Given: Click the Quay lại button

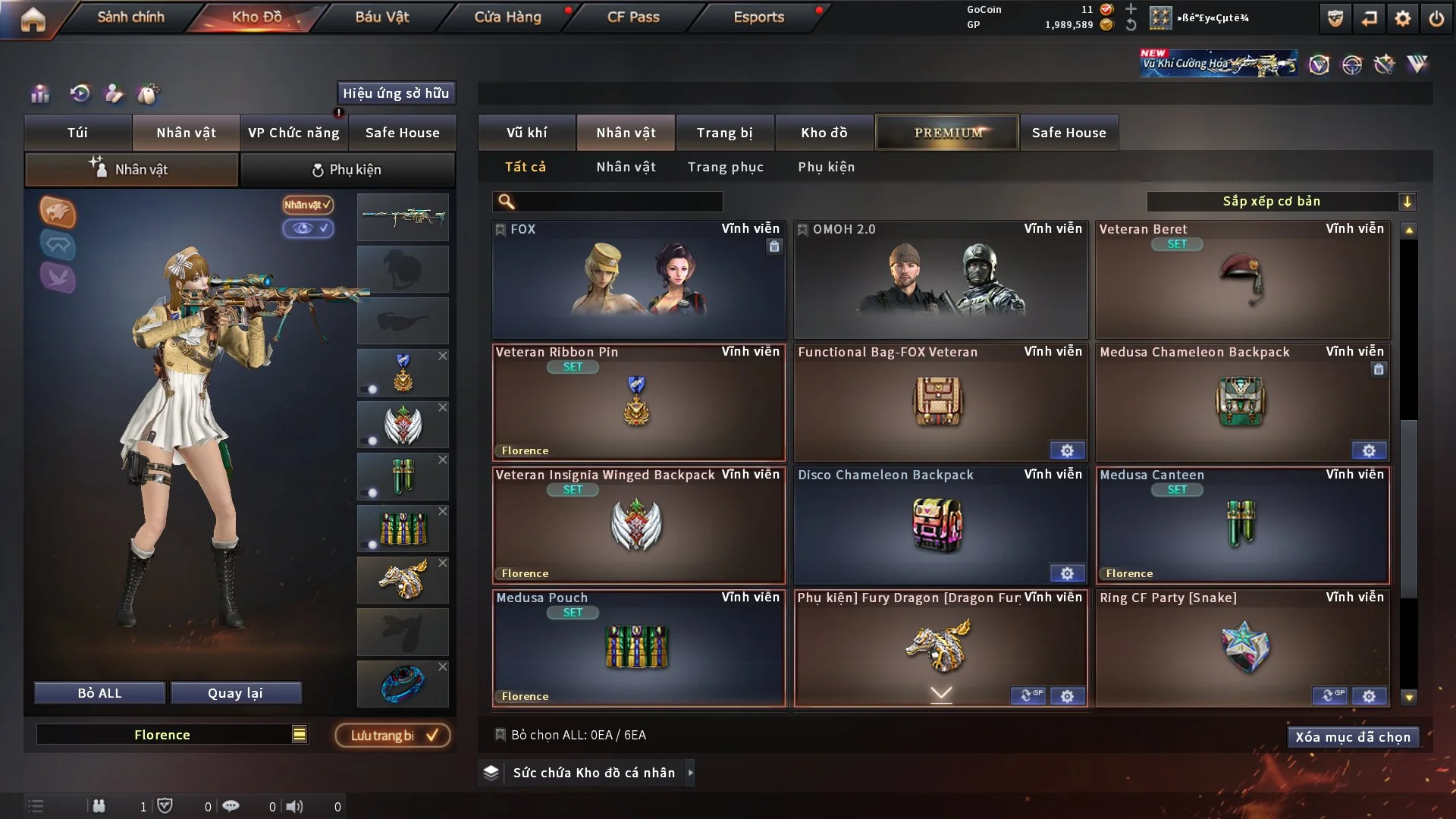Looking at the screenshot, I should pyautogui.click(x=235, y=693).
